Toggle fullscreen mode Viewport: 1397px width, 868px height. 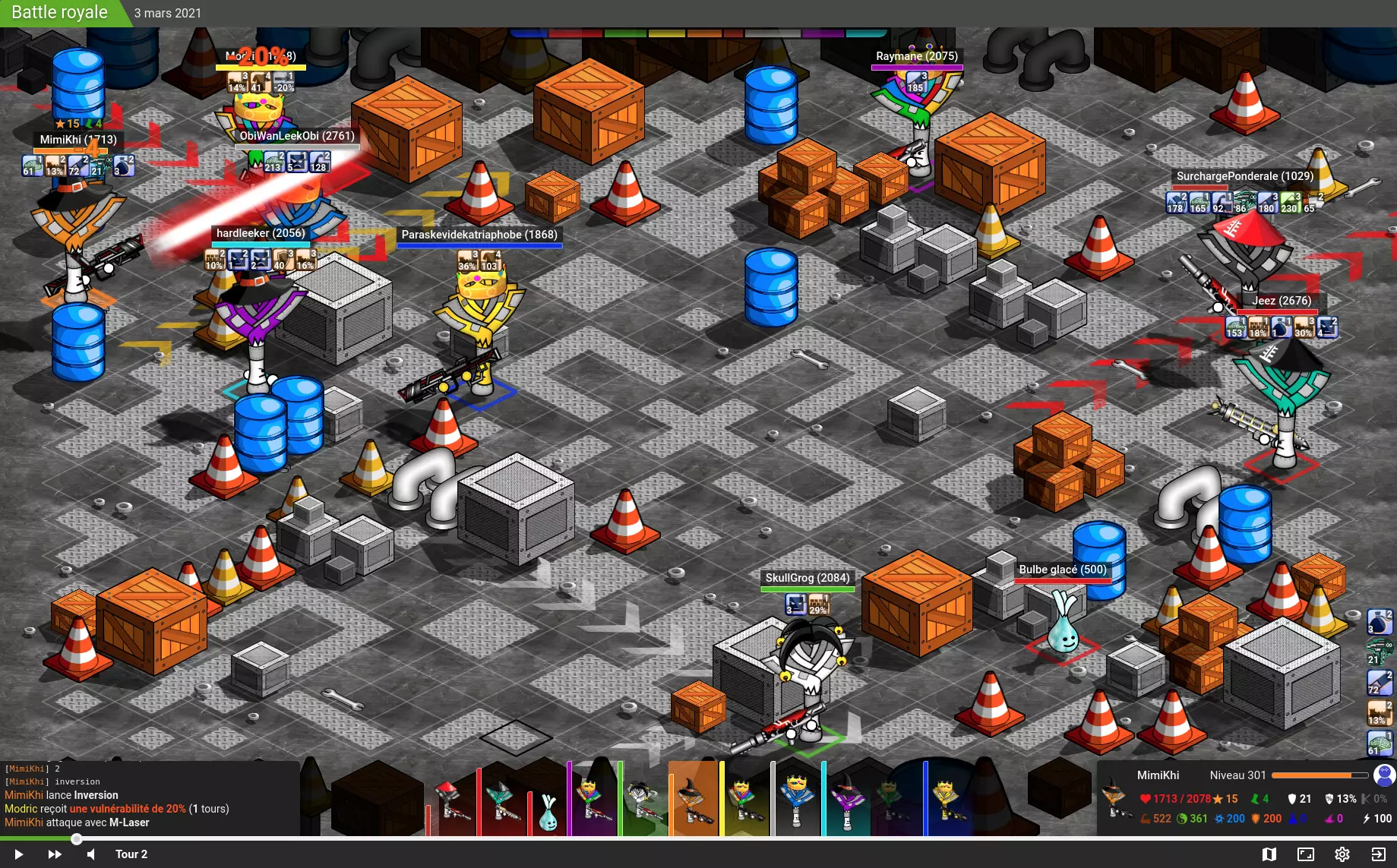click(1306, 854)
